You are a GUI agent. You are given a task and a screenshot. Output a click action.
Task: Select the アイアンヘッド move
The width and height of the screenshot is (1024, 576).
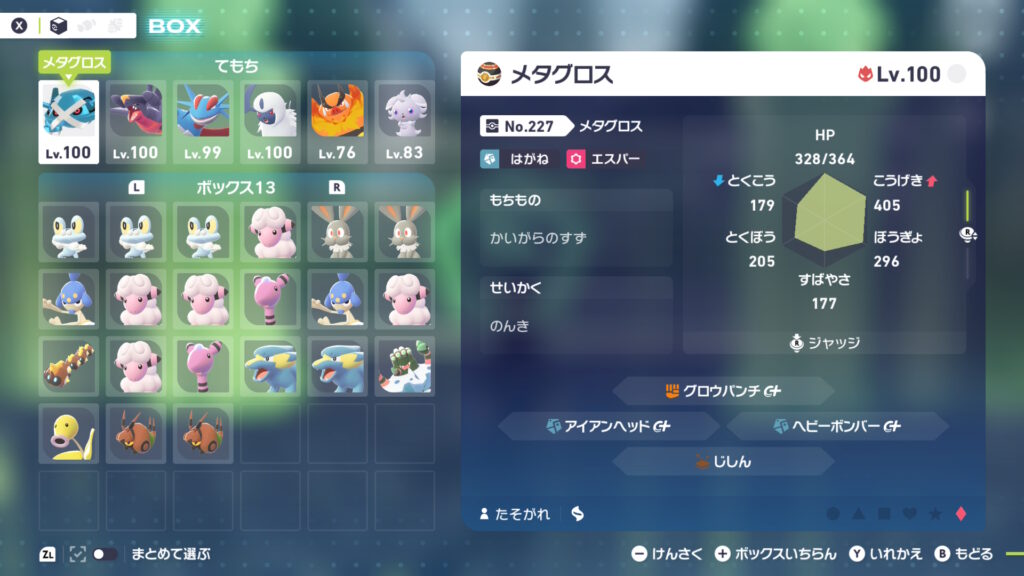608,426
